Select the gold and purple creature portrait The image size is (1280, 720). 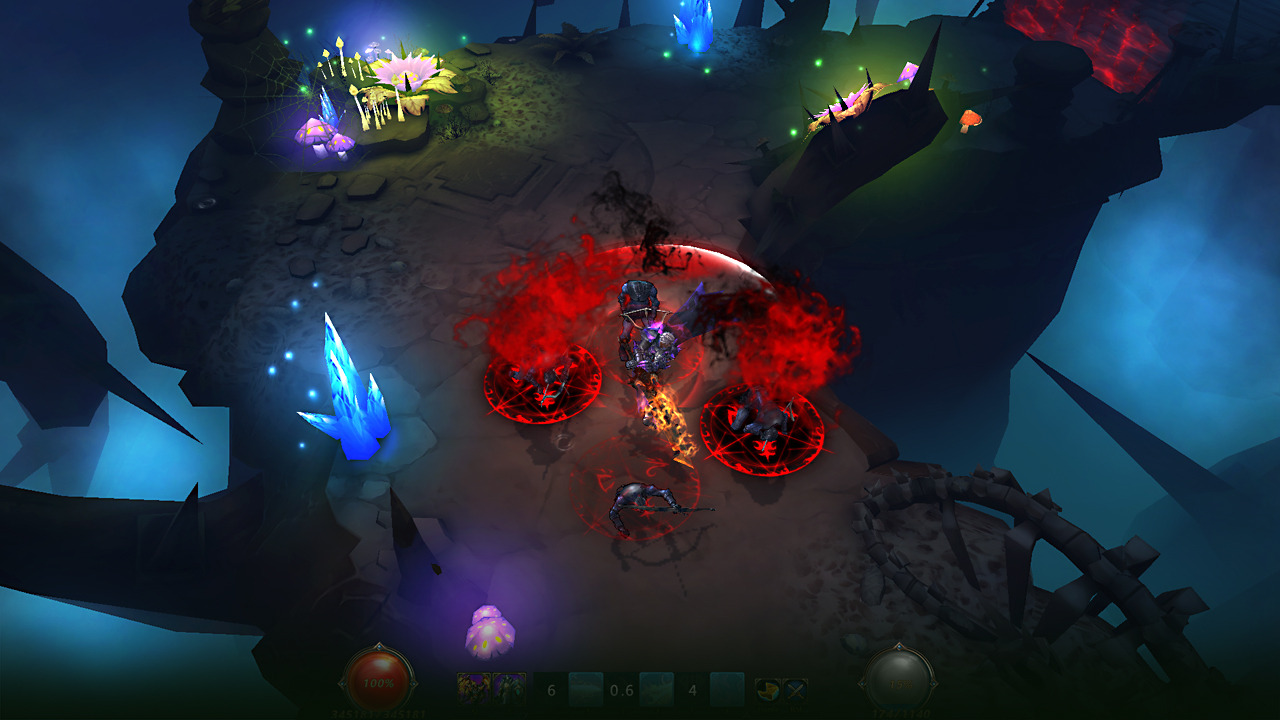click(474, 688)
